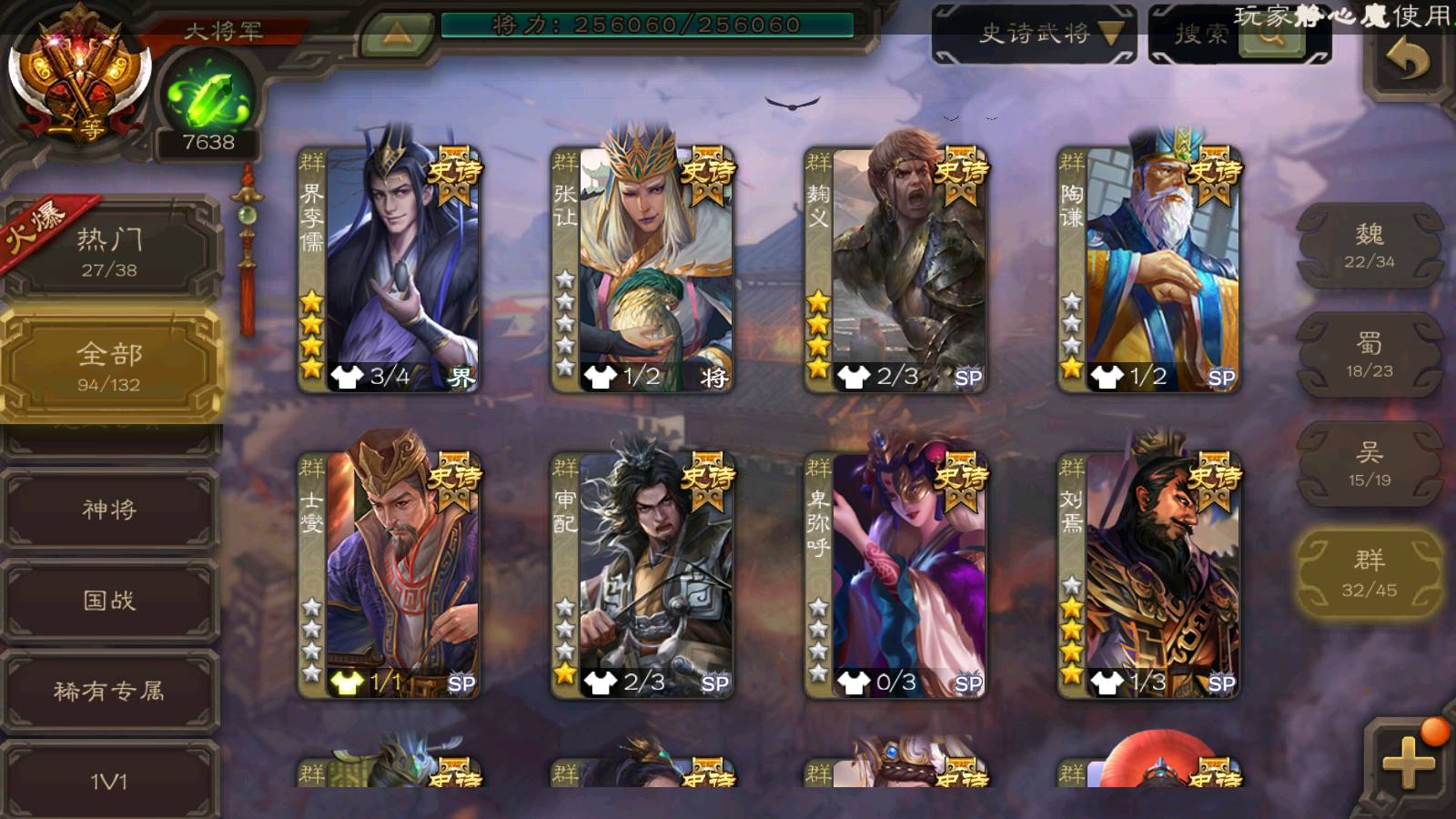Filter generals by 魏 faction
The image size is (1456, 819).
[x=1370, y=246]
